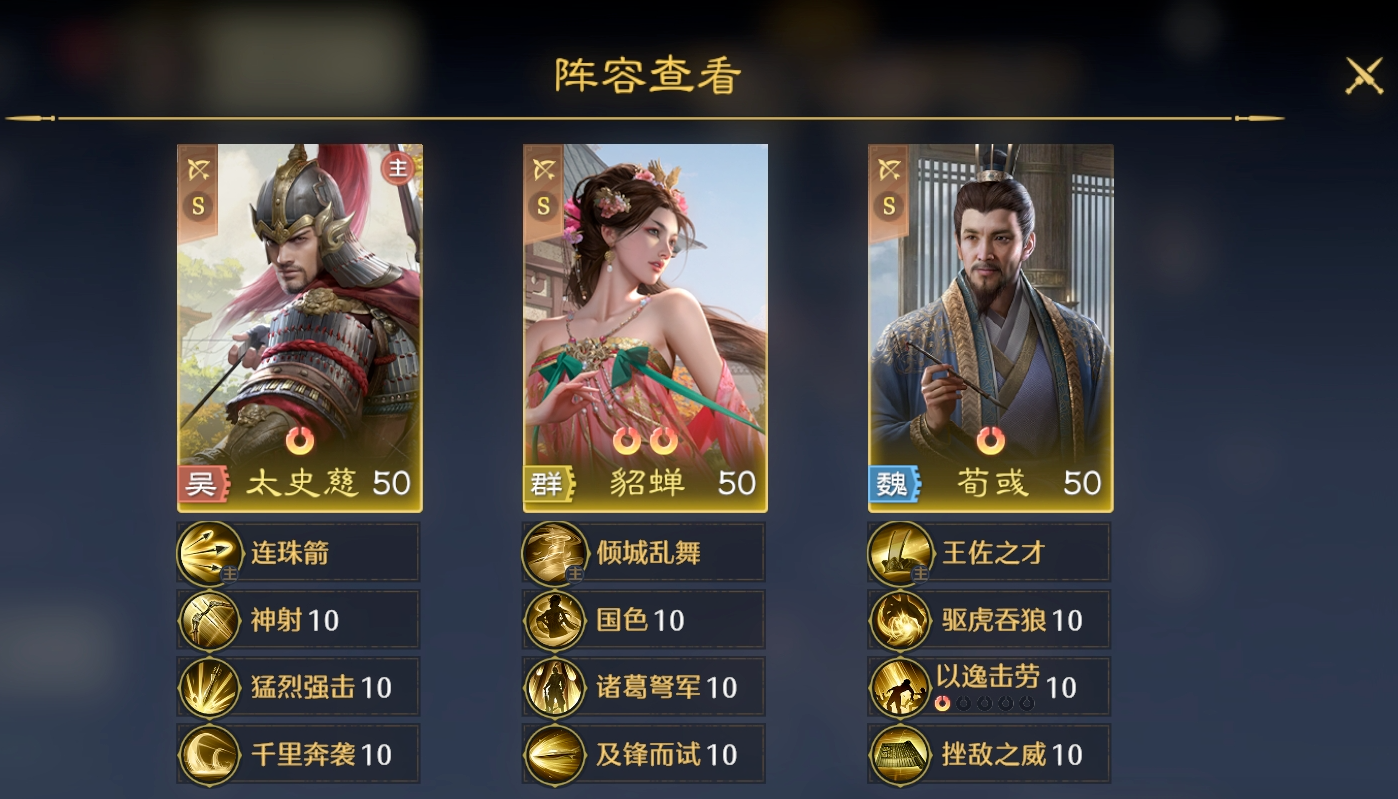Open the 倾城乱舞 skill icon under 貂蝉
The height and width of the screenshot is (799, 1398).
pyautogui.click(x=554, y=551)
